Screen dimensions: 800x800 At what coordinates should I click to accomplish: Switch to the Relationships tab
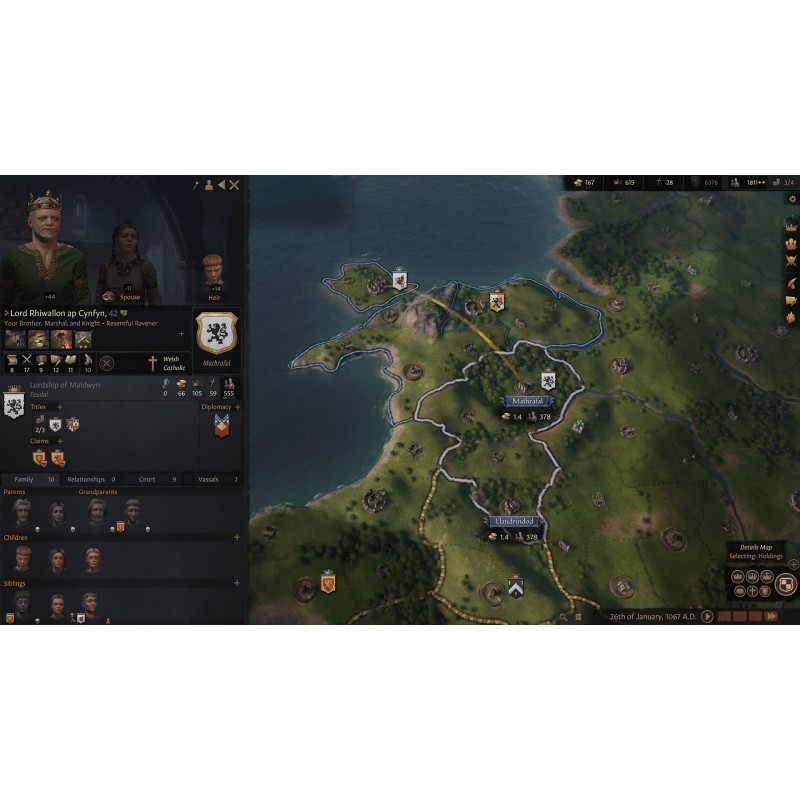(x=91, y=479)
